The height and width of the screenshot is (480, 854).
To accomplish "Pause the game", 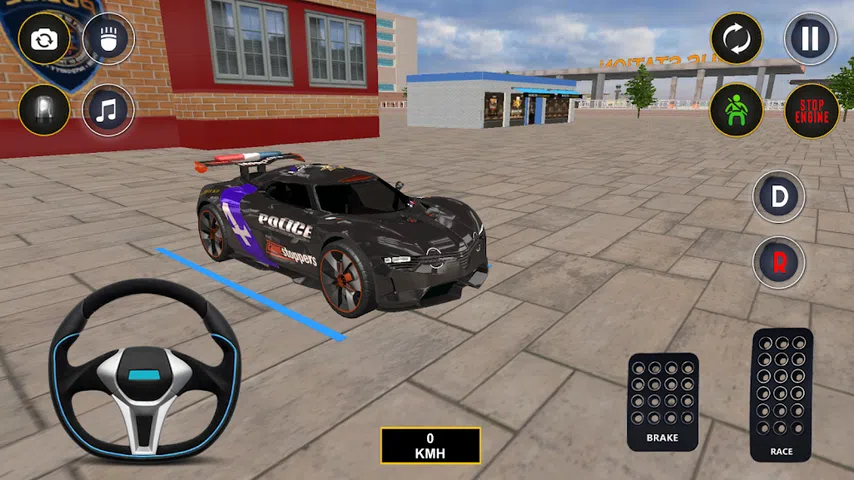I will (x=810, y=39).
